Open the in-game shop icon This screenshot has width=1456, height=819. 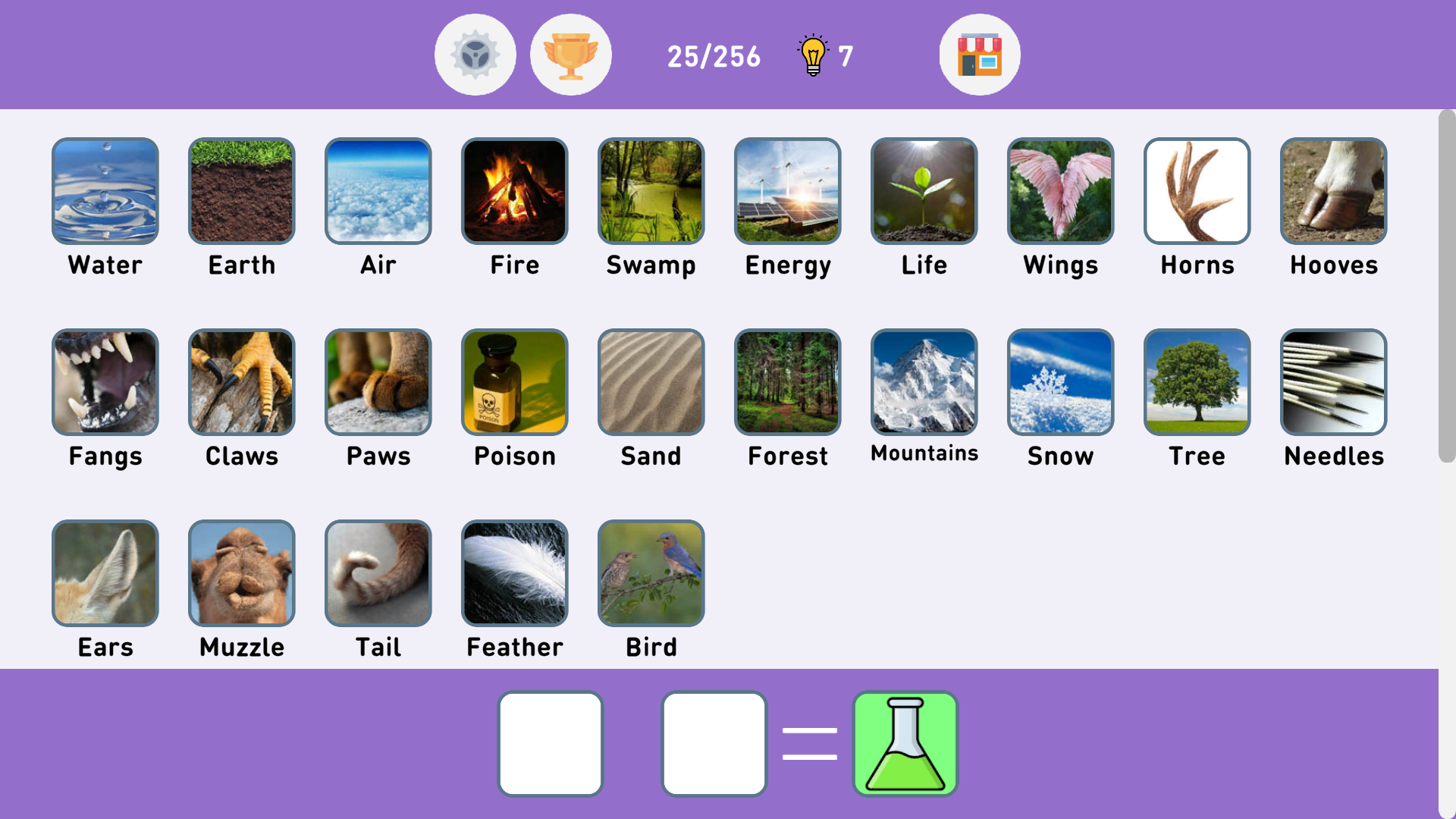tap(979, 54)
